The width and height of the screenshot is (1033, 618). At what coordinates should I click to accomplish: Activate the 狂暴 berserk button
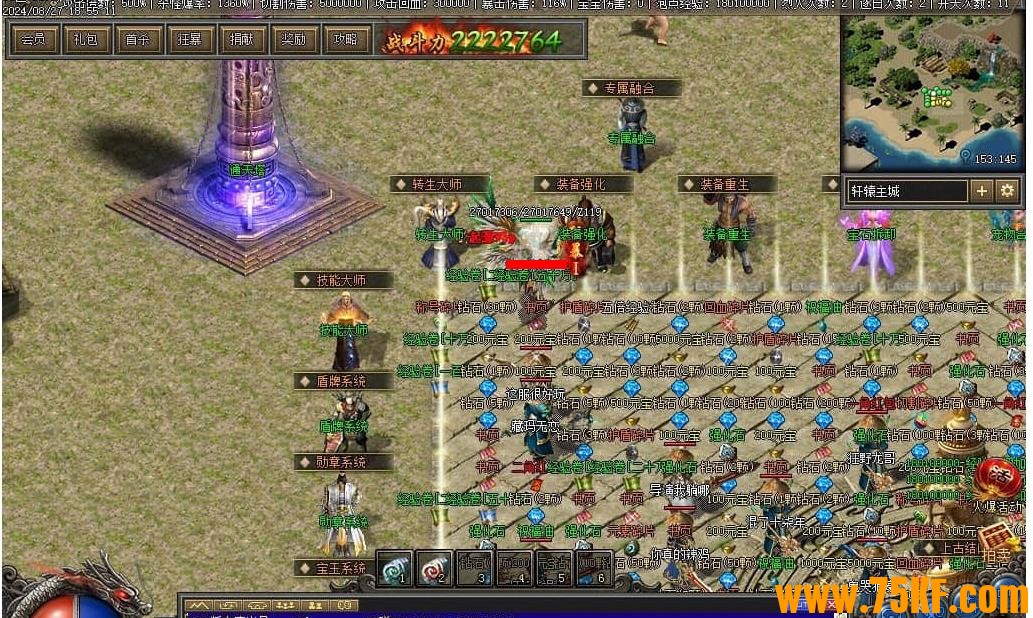(x=189, y=40)
